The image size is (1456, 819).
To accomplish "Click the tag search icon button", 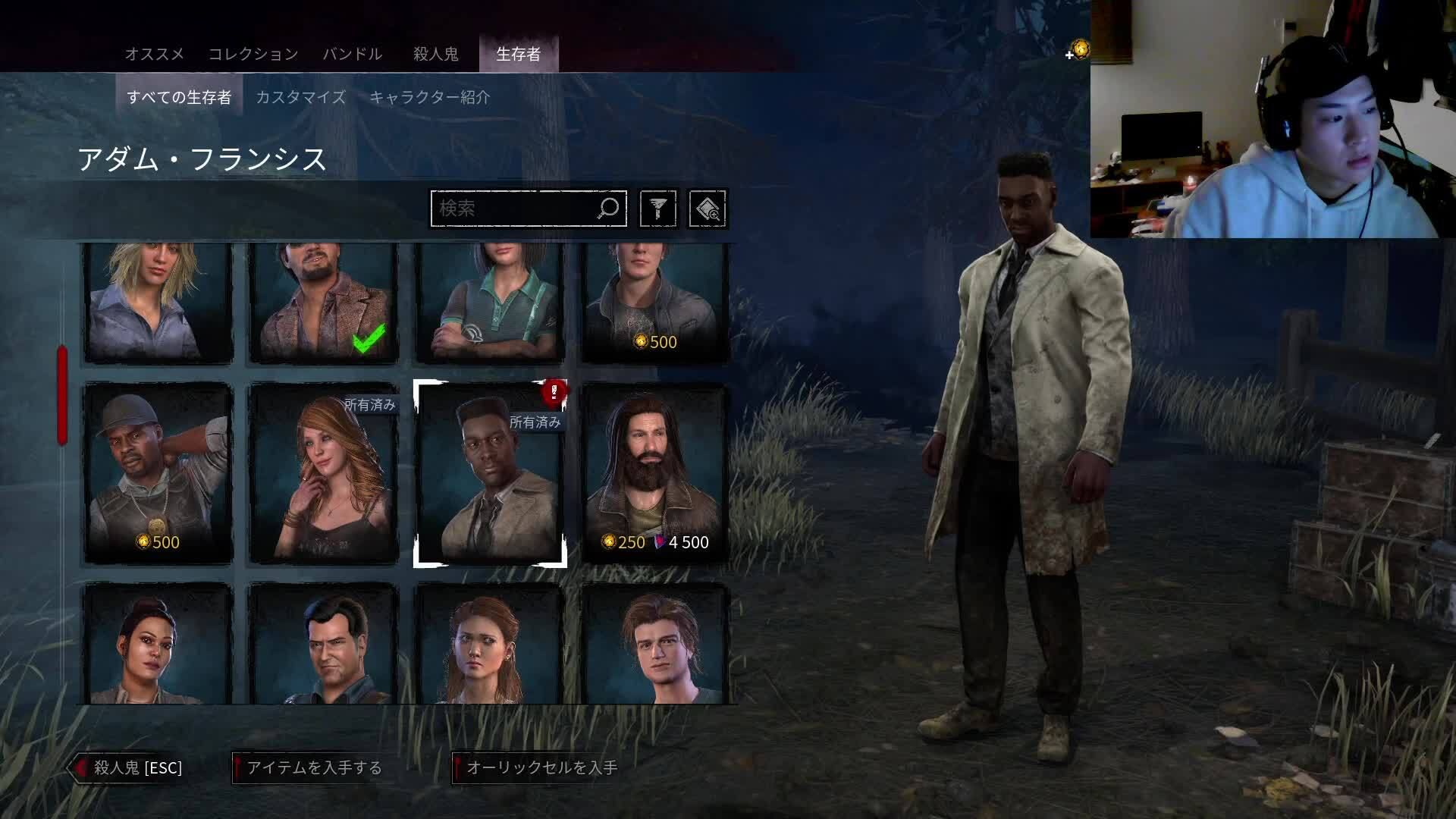I will point(707,209).
